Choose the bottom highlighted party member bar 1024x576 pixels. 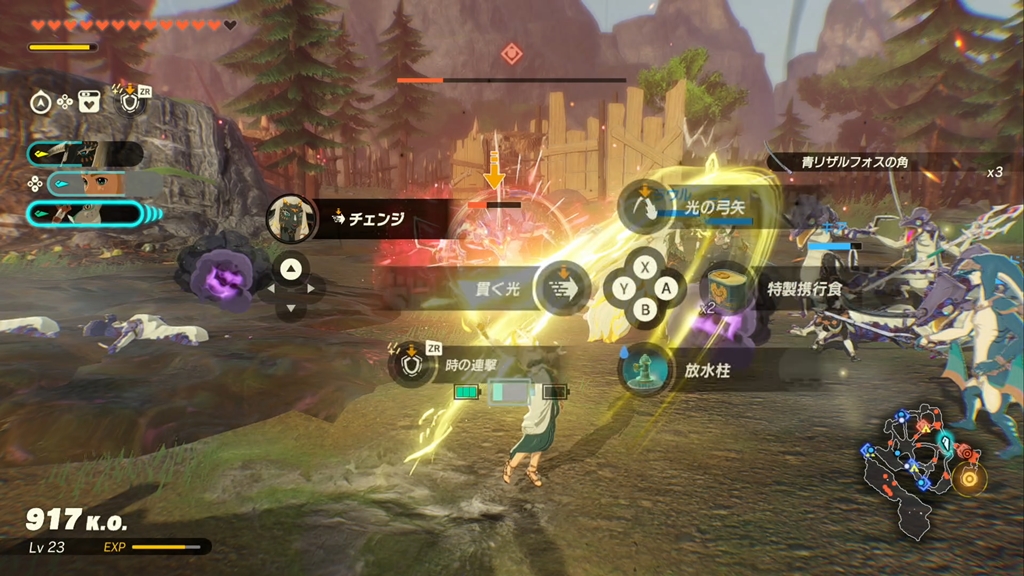click(85, 213)
